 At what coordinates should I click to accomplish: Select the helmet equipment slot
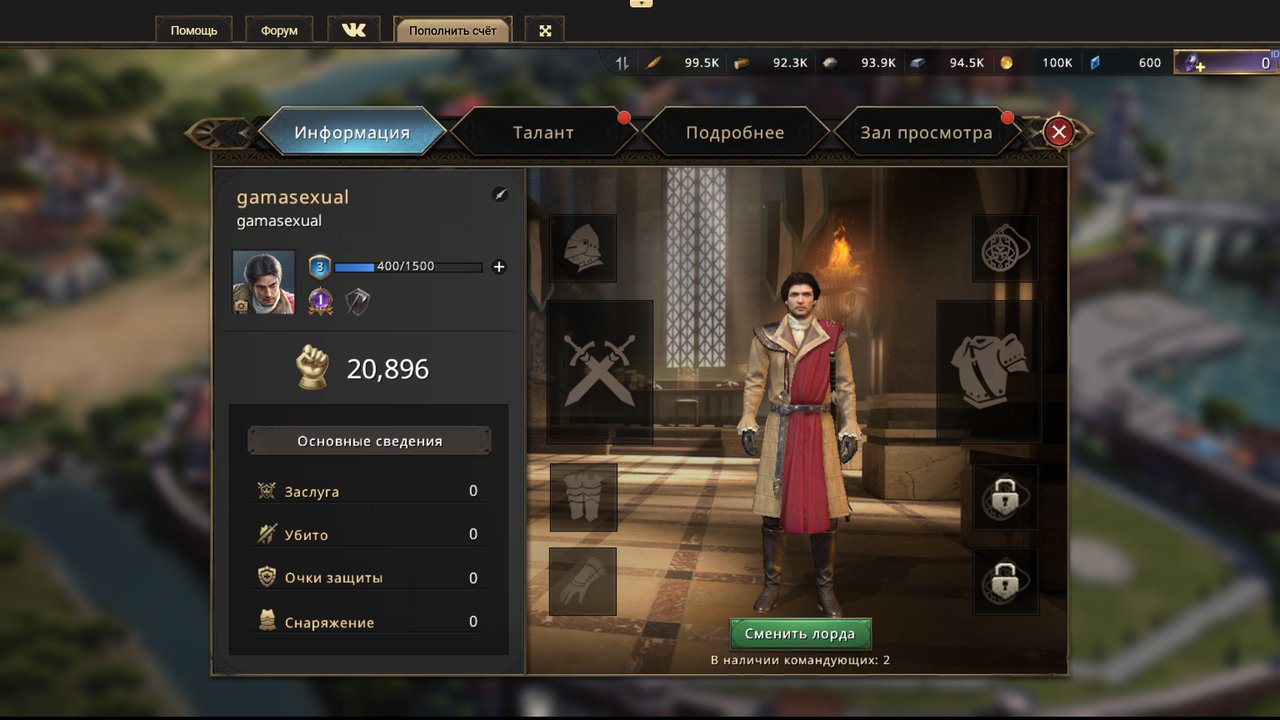pos(583,248)
